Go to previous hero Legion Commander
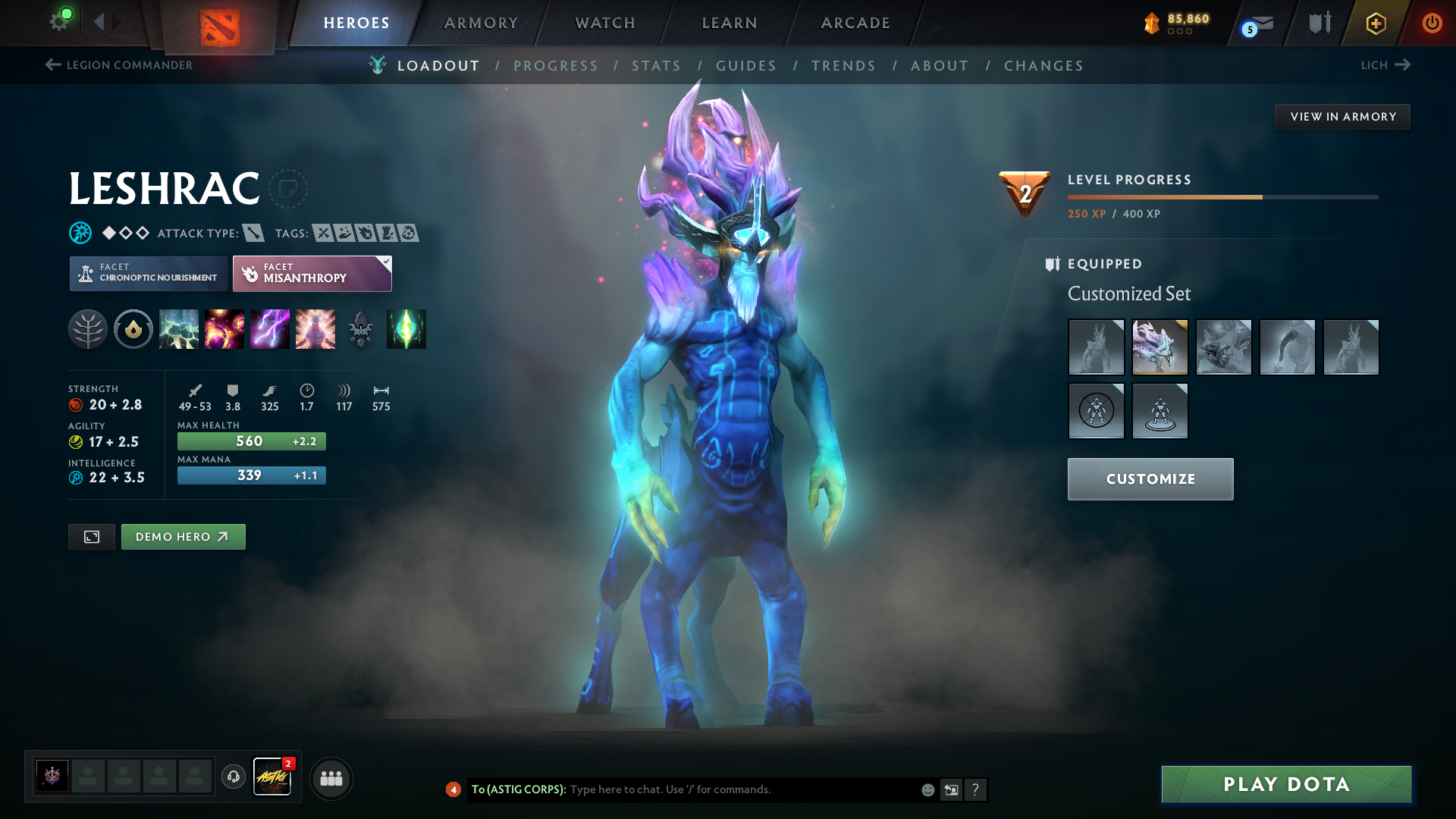Image resolution: width=1456 pixels, height=819 pixels. point(119,65)
